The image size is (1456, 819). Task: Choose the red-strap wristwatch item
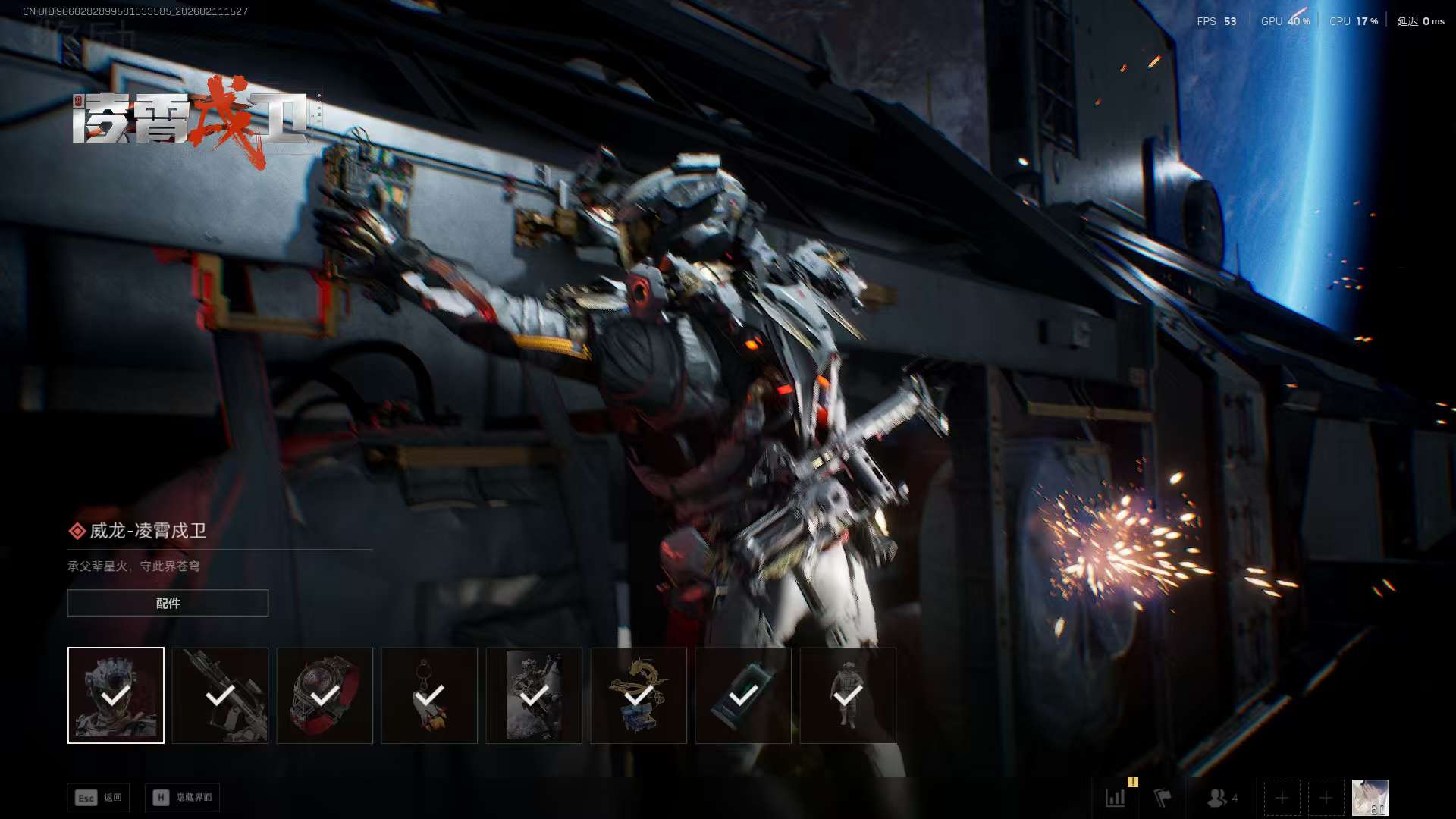point(325,695)
